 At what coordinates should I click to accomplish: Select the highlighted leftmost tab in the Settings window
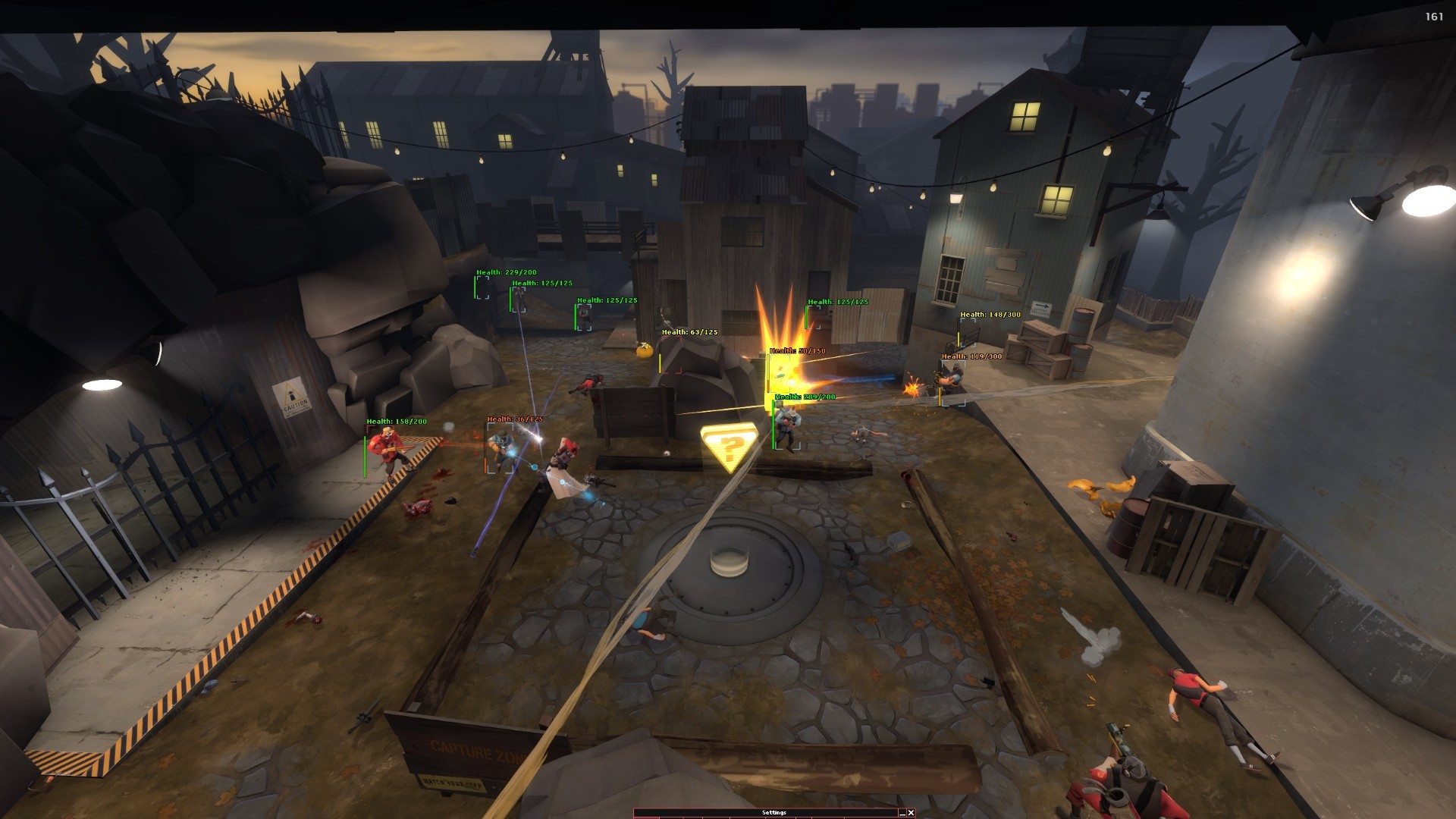pos(646,817)
